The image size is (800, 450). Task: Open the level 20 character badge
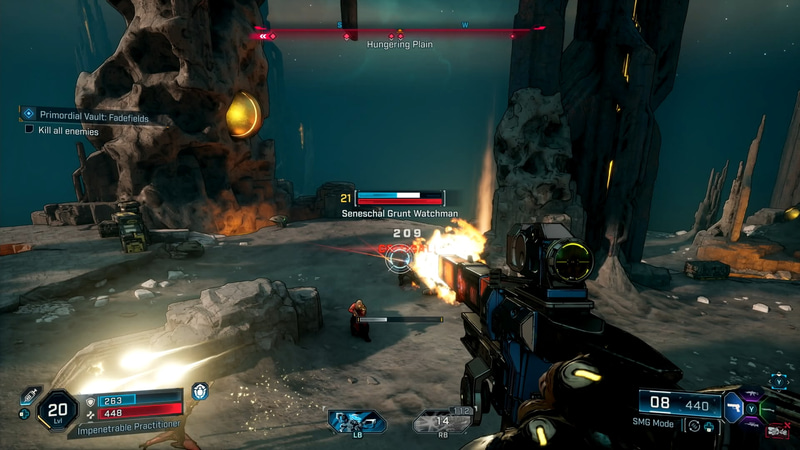pyautogui.click(x=56, y=410)
